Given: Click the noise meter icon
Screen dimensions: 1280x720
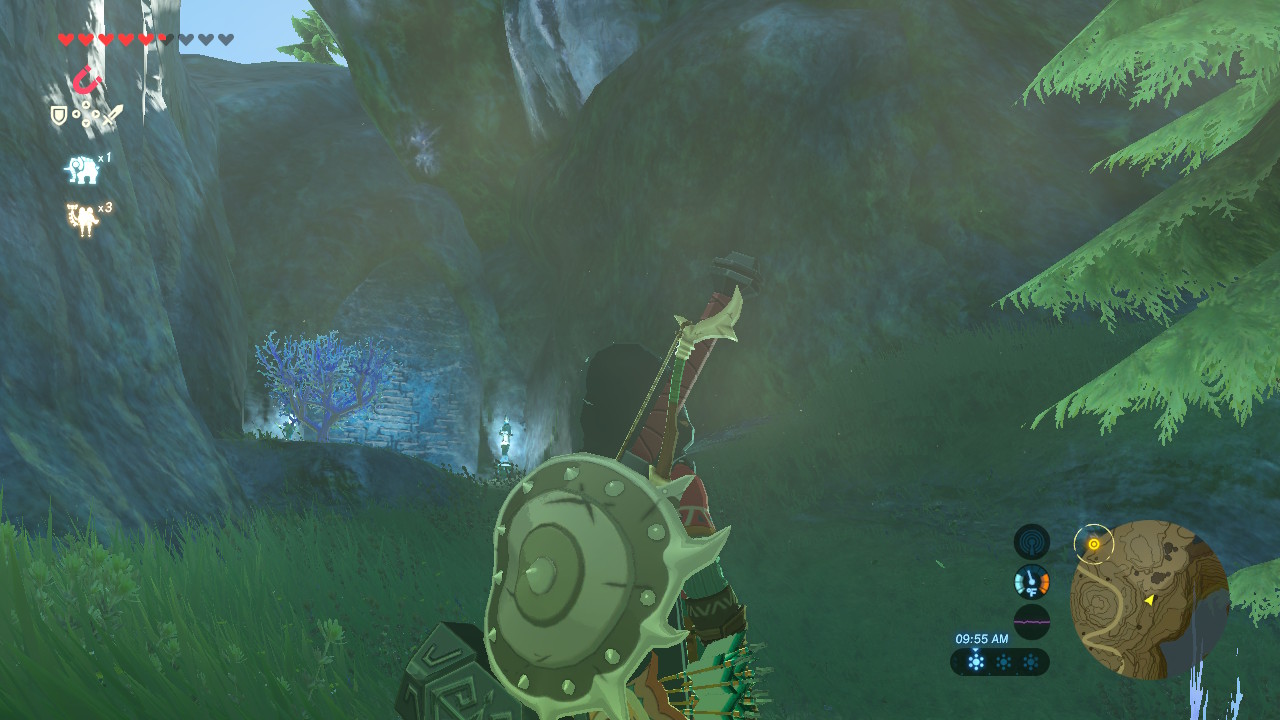Looking at the screenshot, I should [x=1032, y=621].
